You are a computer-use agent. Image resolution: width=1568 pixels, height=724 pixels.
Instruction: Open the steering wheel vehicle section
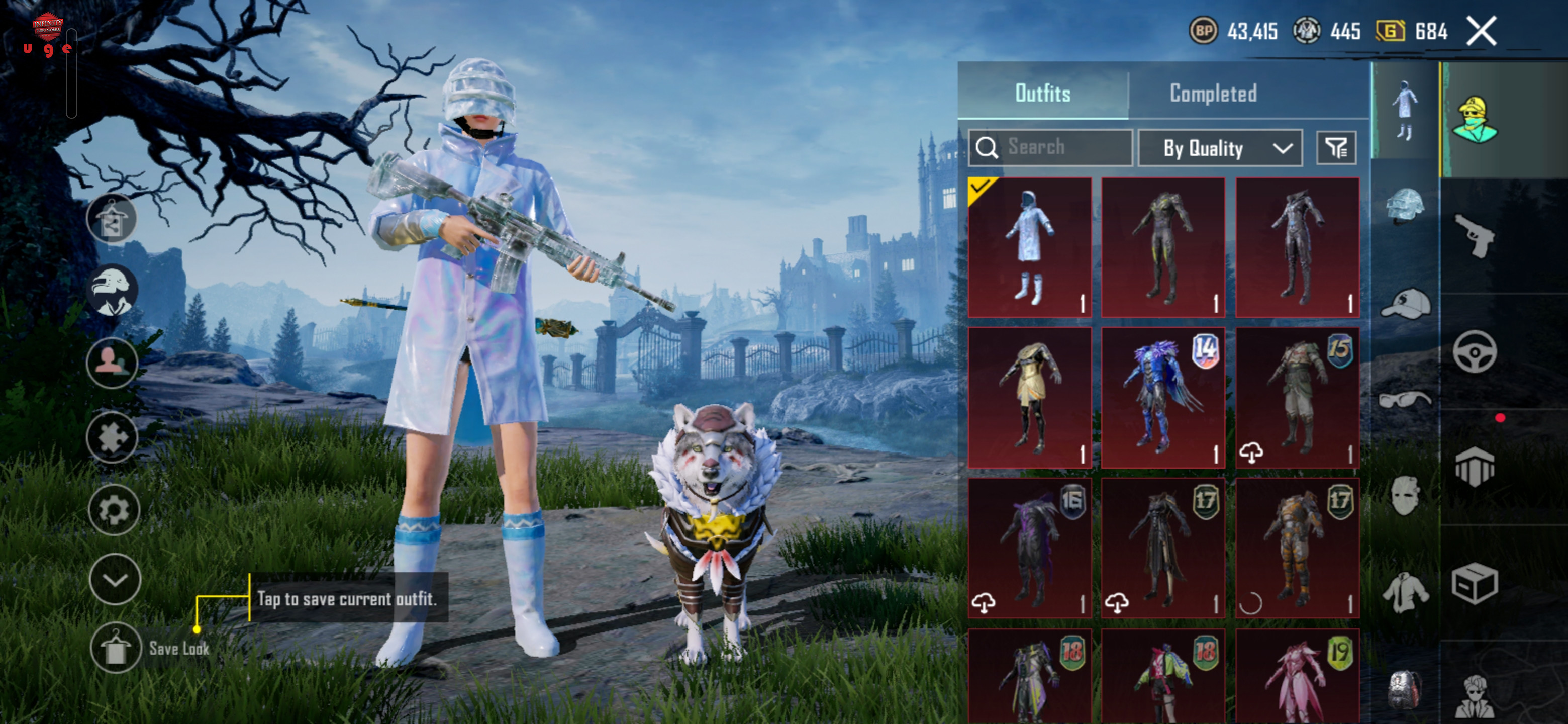pos(1474,352)
